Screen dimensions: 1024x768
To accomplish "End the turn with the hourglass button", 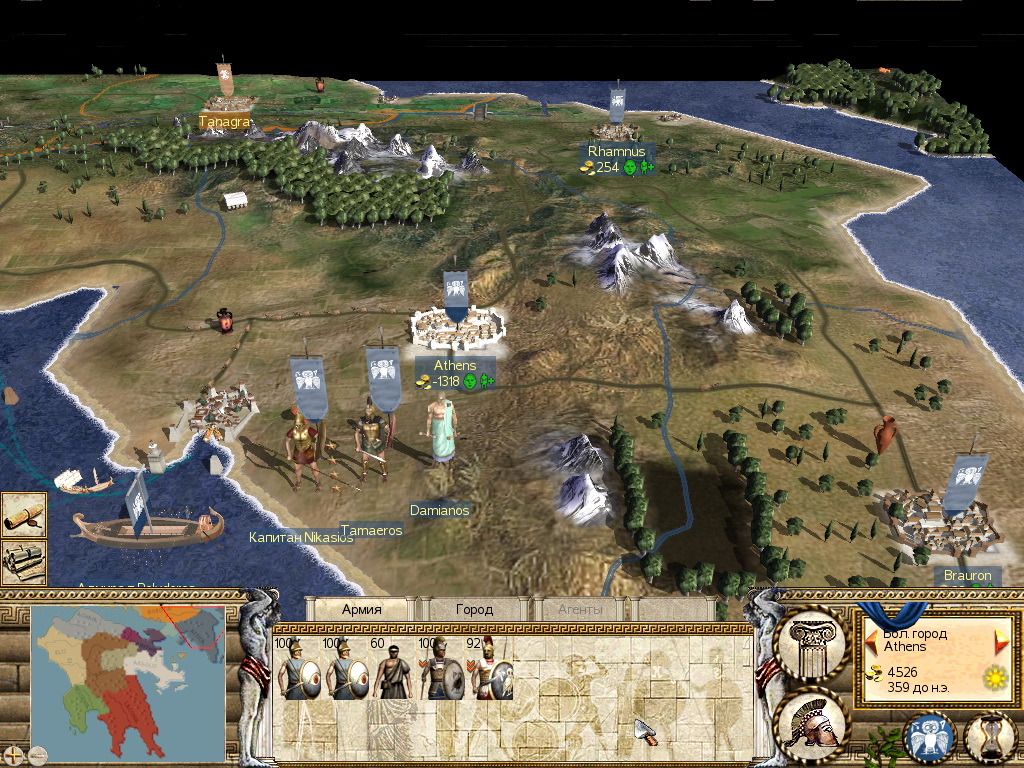I will pos(988,737).
